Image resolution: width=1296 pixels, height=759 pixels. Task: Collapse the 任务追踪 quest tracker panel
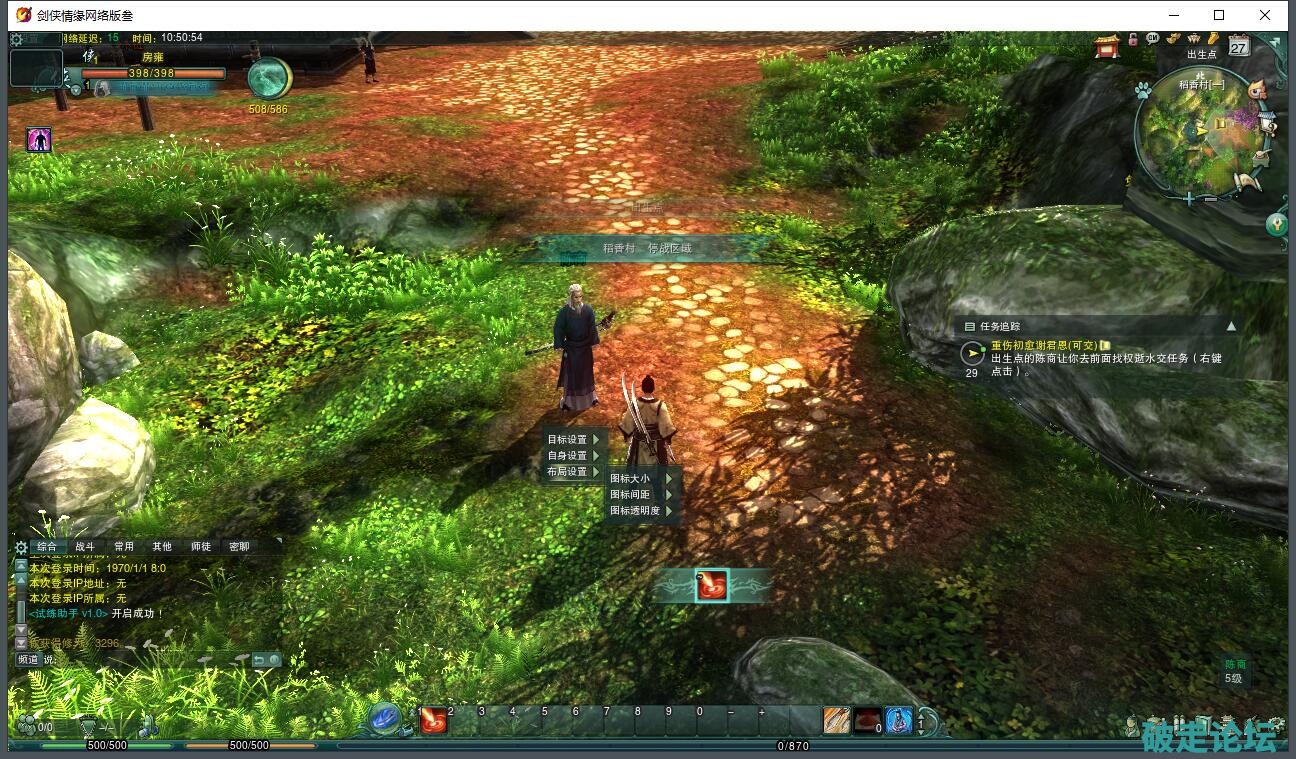tap(1231, 326)
